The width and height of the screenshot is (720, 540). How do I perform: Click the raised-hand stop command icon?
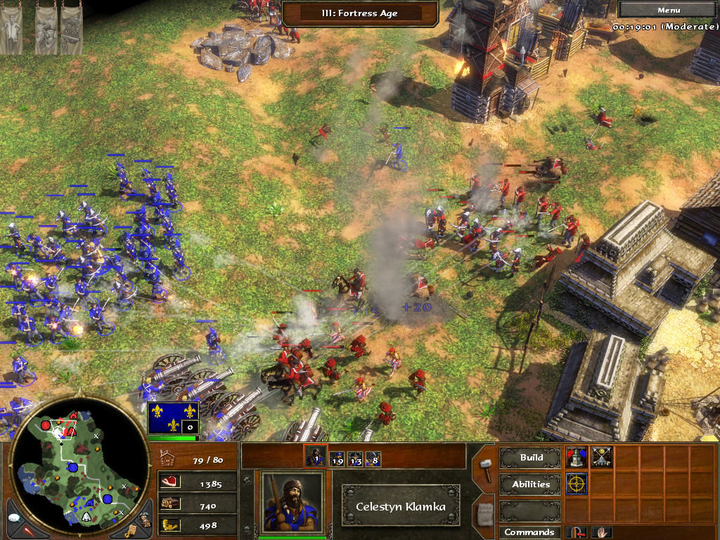601,532
